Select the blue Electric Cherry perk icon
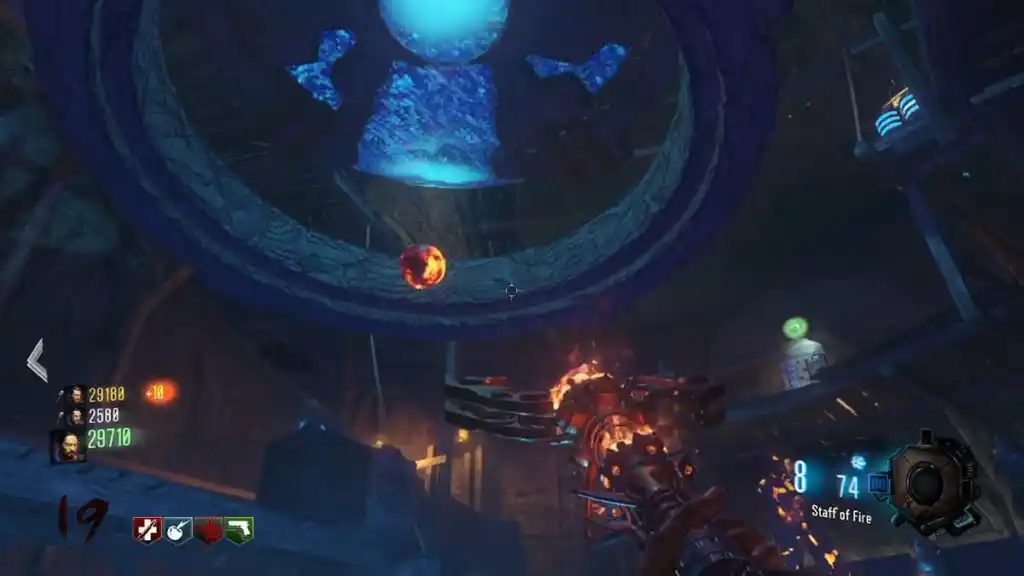The image size is (1024, 576). pyautogui.click(x=178, y=530)
